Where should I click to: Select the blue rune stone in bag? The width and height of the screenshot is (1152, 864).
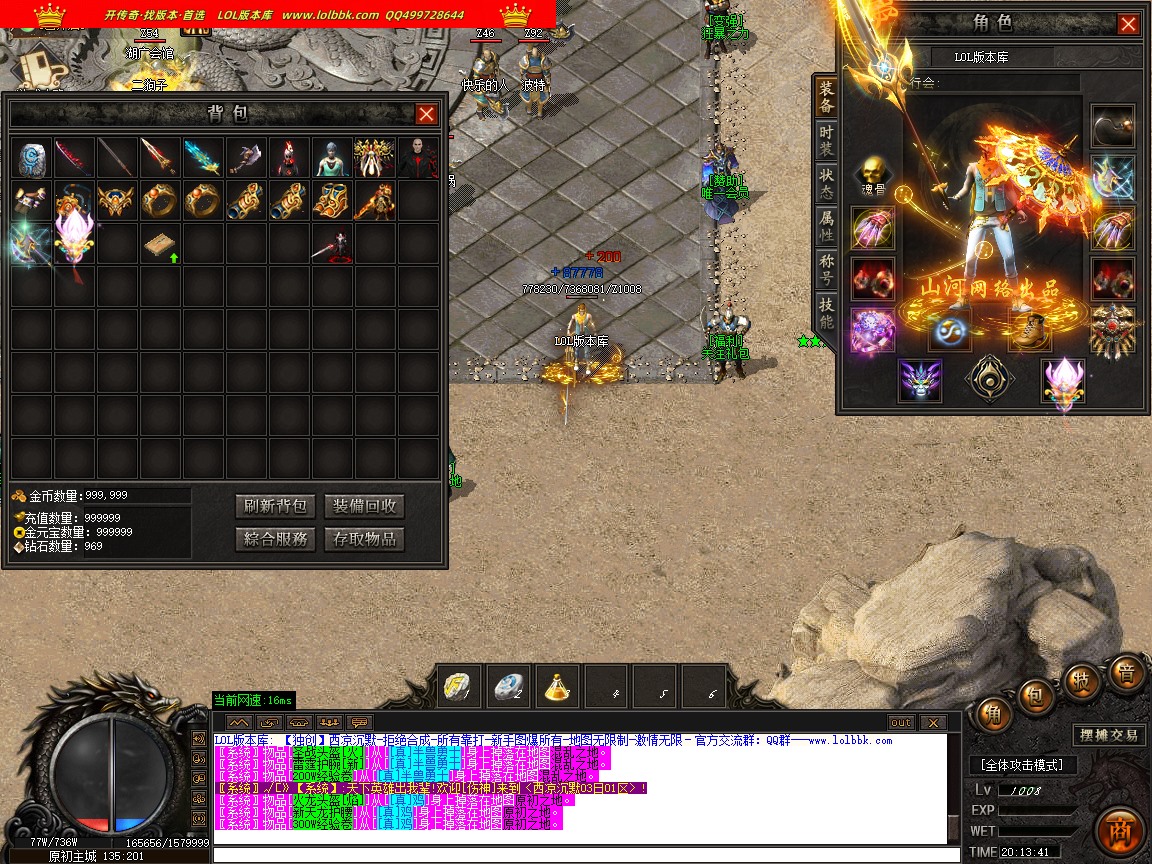[x=33, y=158]
